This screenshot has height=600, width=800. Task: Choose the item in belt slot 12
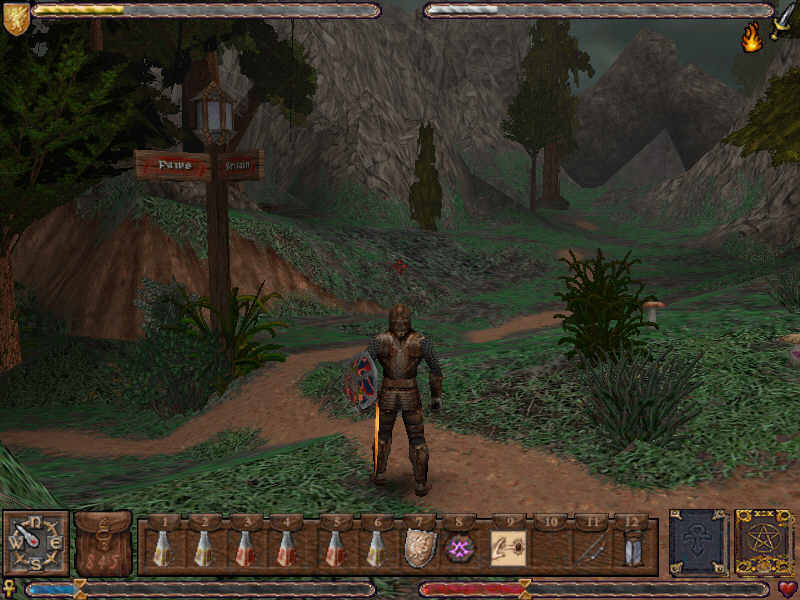631,548
